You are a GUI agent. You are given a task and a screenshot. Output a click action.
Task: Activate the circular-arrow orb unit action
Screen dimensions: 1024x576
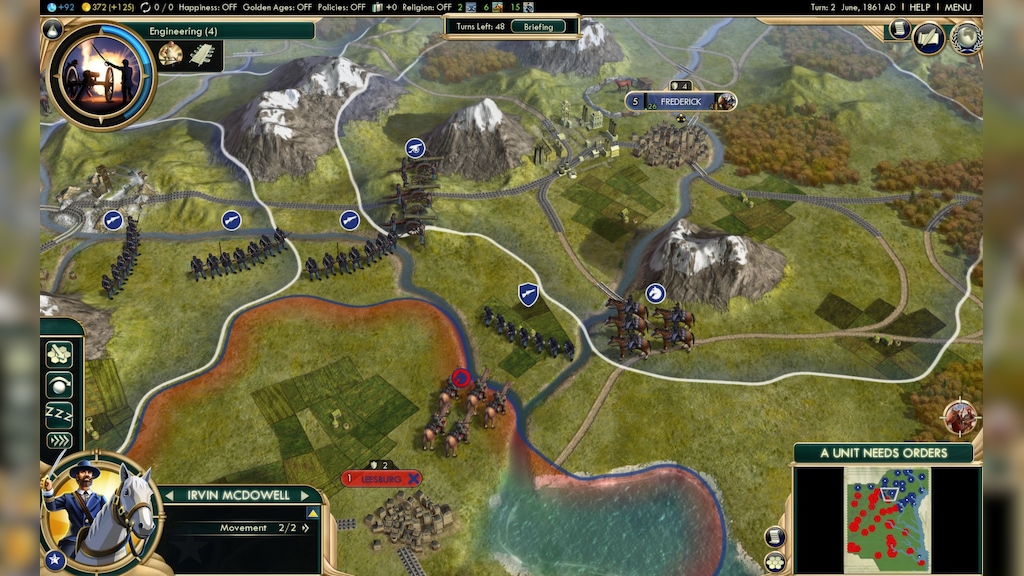[x=61, y=384]
